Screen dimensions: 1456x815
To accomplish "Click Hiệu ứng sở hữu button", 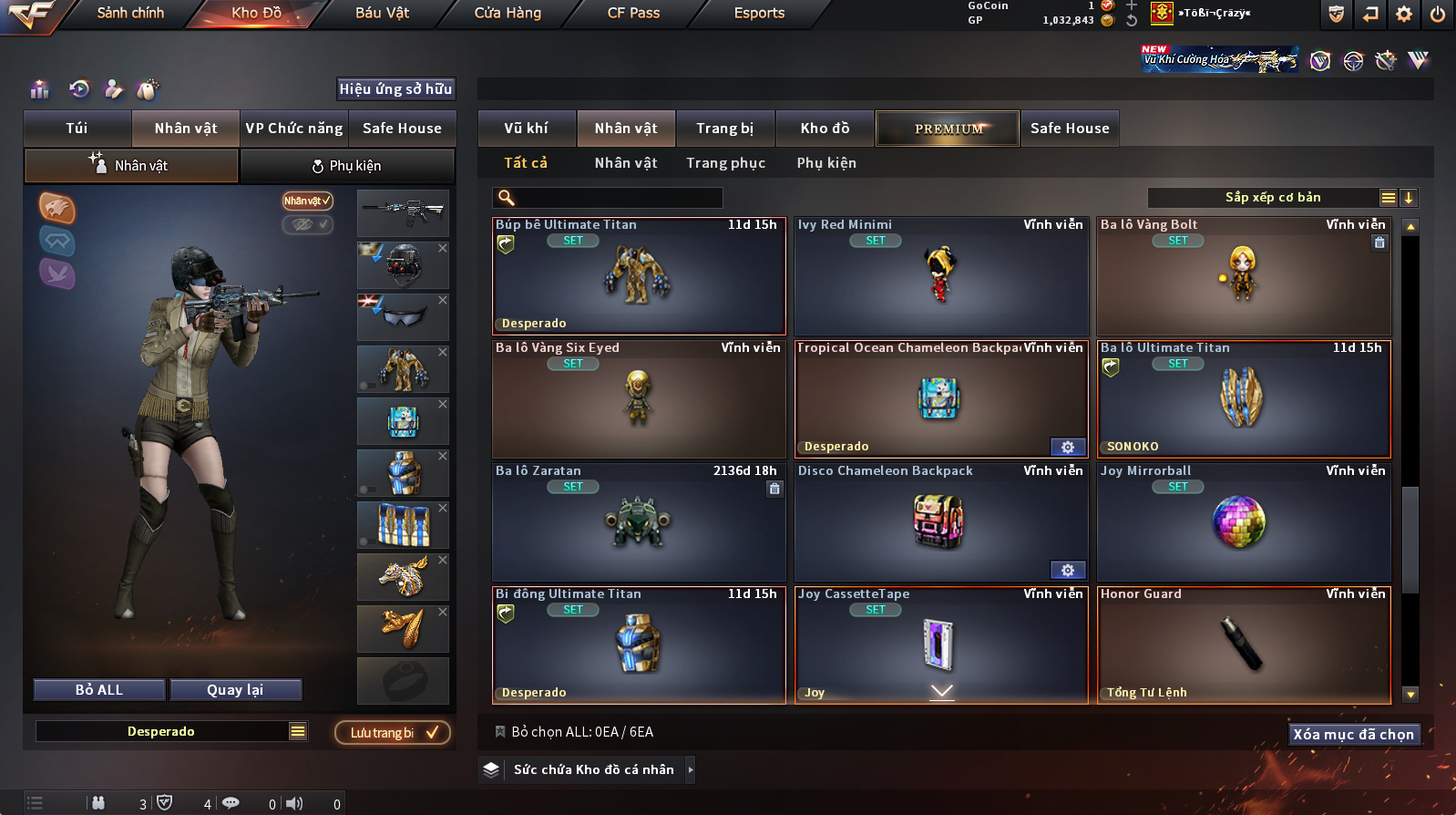I will pos(395,89).
